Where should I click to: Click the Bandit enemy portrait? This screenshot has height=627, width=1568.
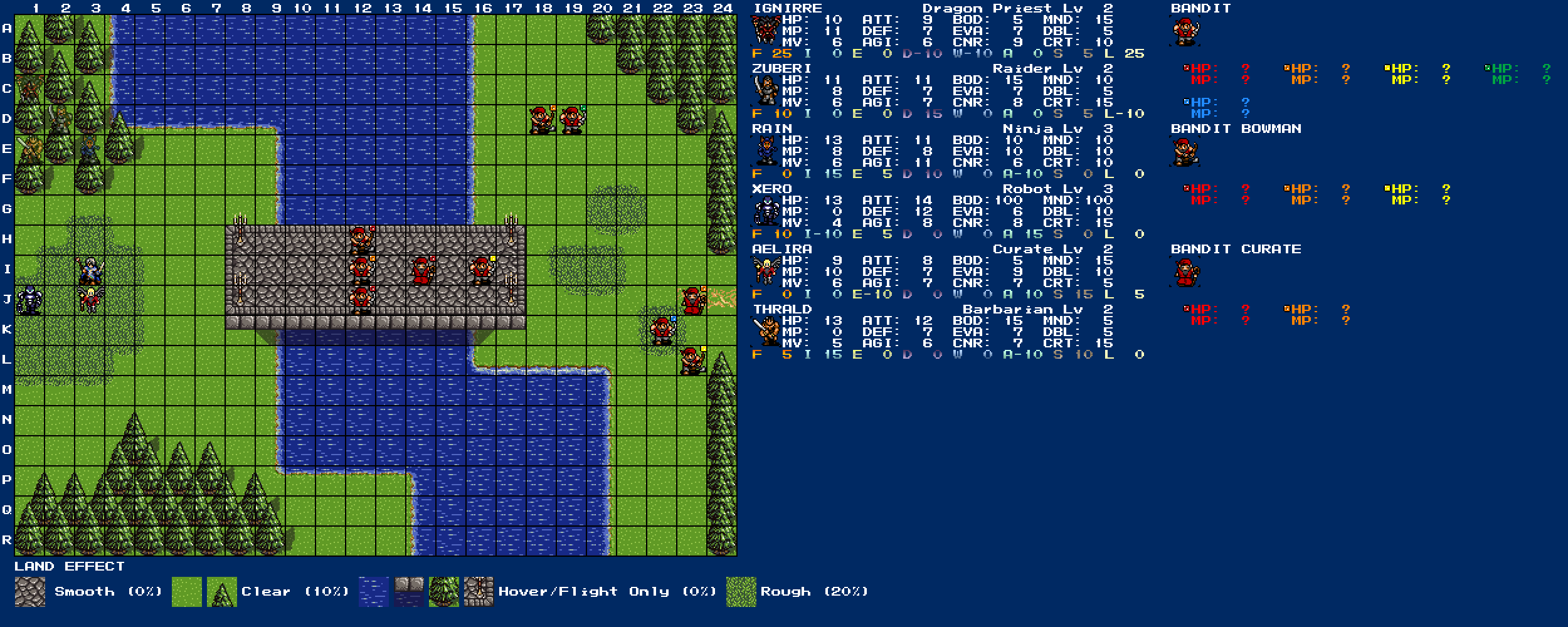click(x=1185, y=31)
